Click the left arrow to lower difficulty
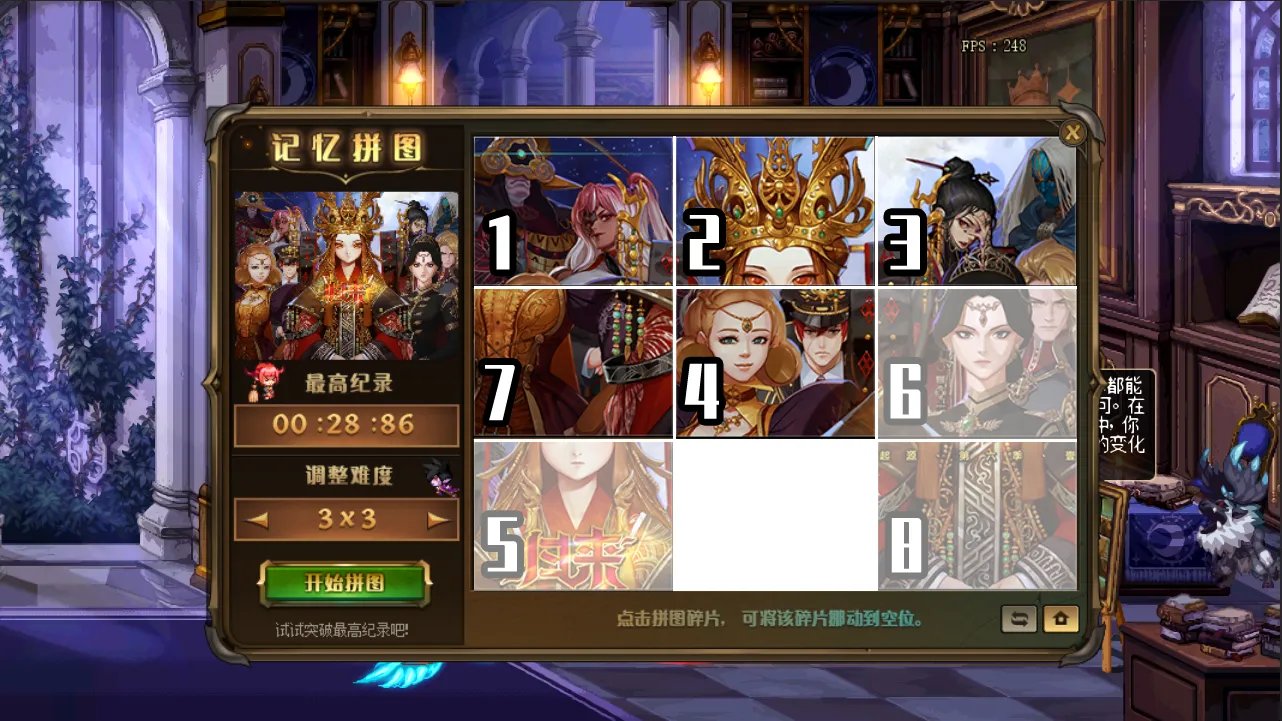The image size is (1282, 721). (x=257, y=519)
